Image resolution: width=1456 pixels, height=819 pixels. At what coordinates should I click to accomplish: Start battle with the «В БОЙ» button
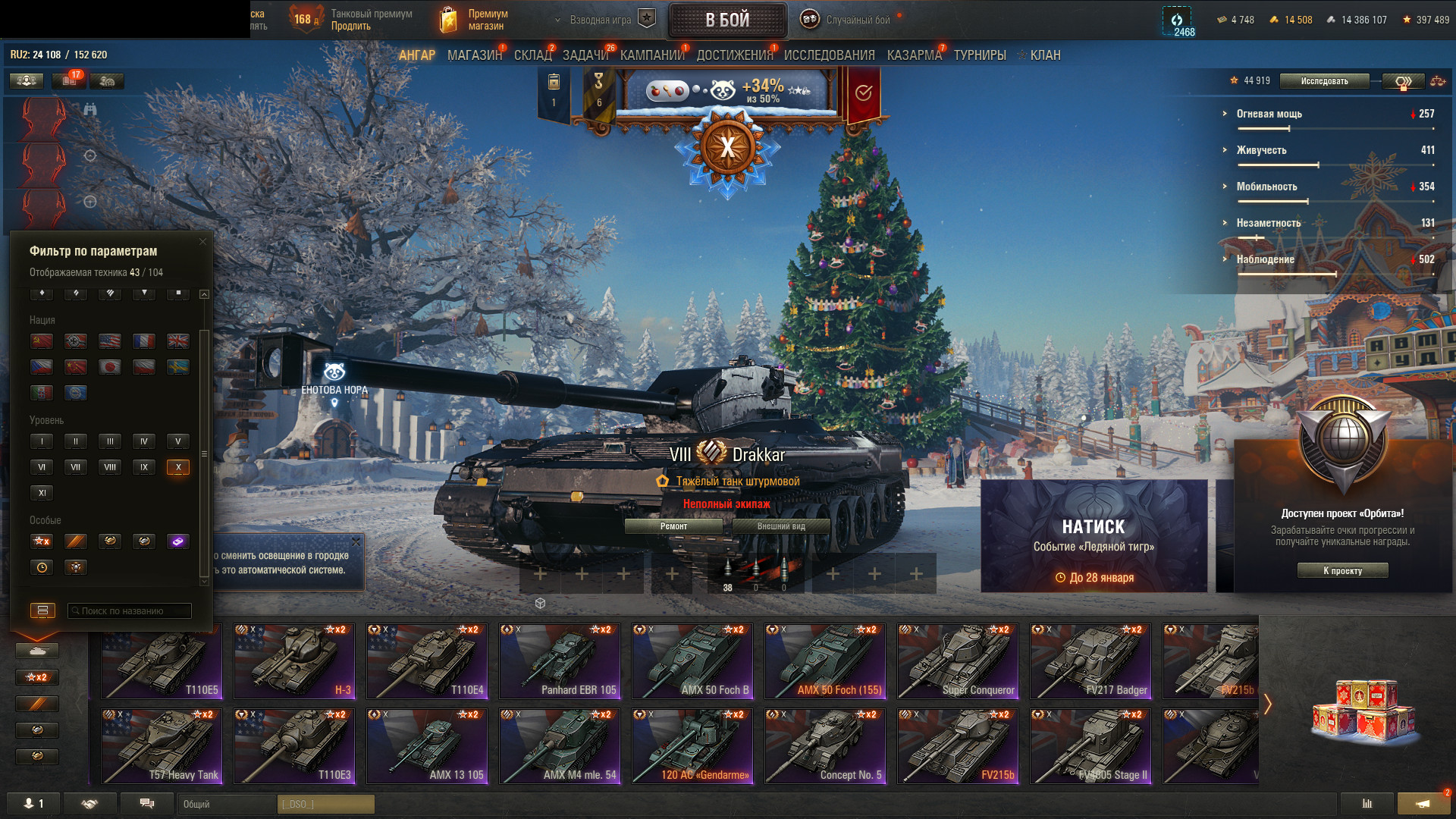727,20
